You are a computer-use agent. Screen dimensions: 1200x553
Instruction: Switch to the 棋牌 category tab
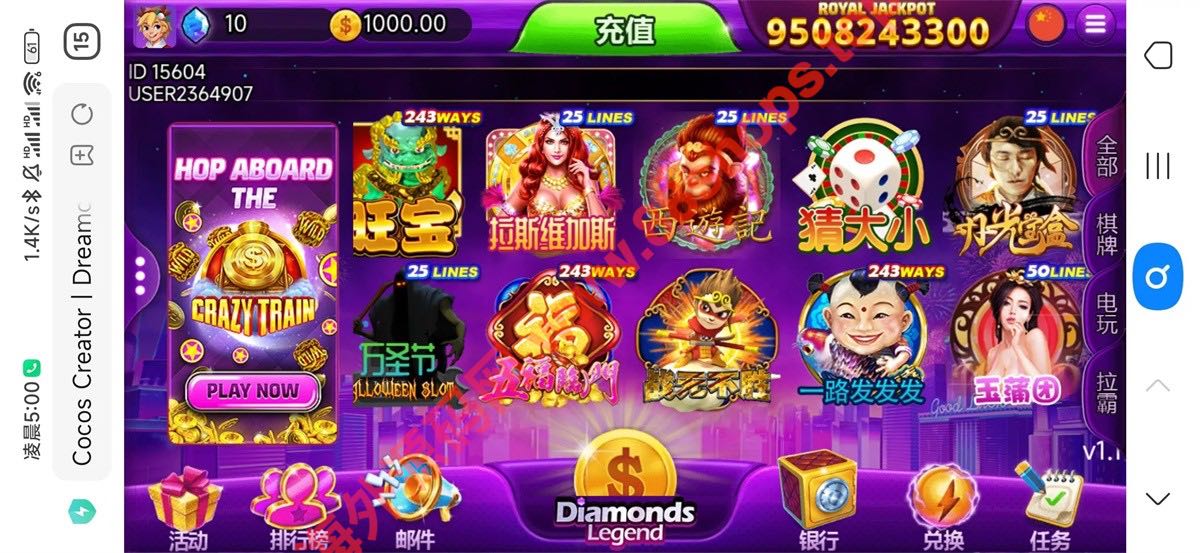tap(1107, 234)
